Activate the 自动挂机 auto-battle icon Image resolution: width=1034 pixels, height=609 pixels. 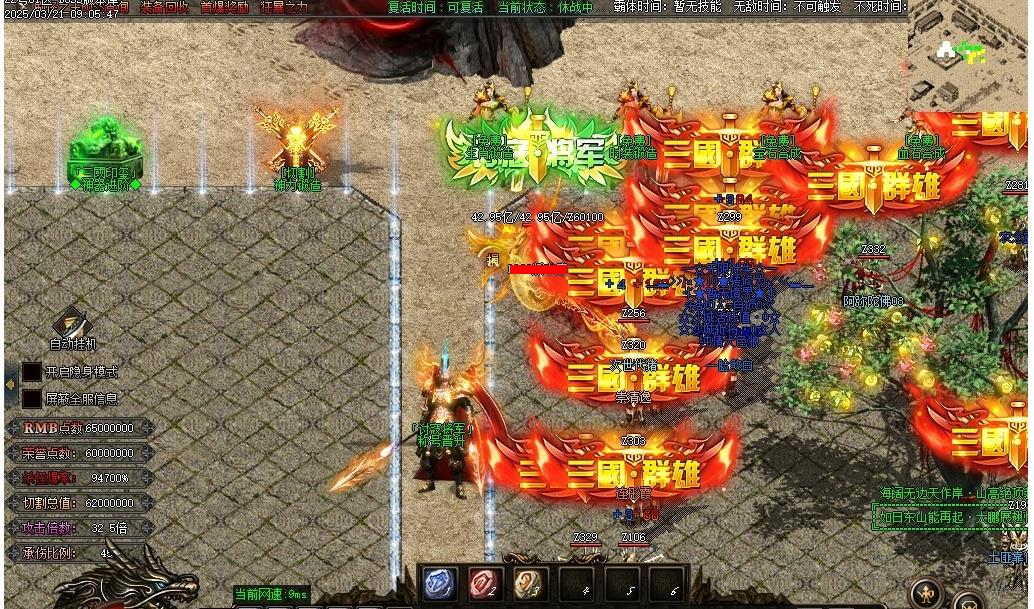(73, 324)
